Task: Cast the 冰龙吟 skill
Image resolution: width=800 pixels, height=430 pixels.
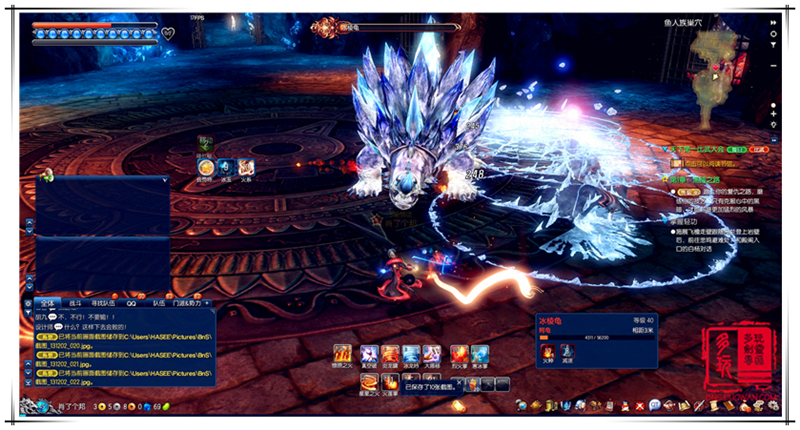Action: click(412, 354)
